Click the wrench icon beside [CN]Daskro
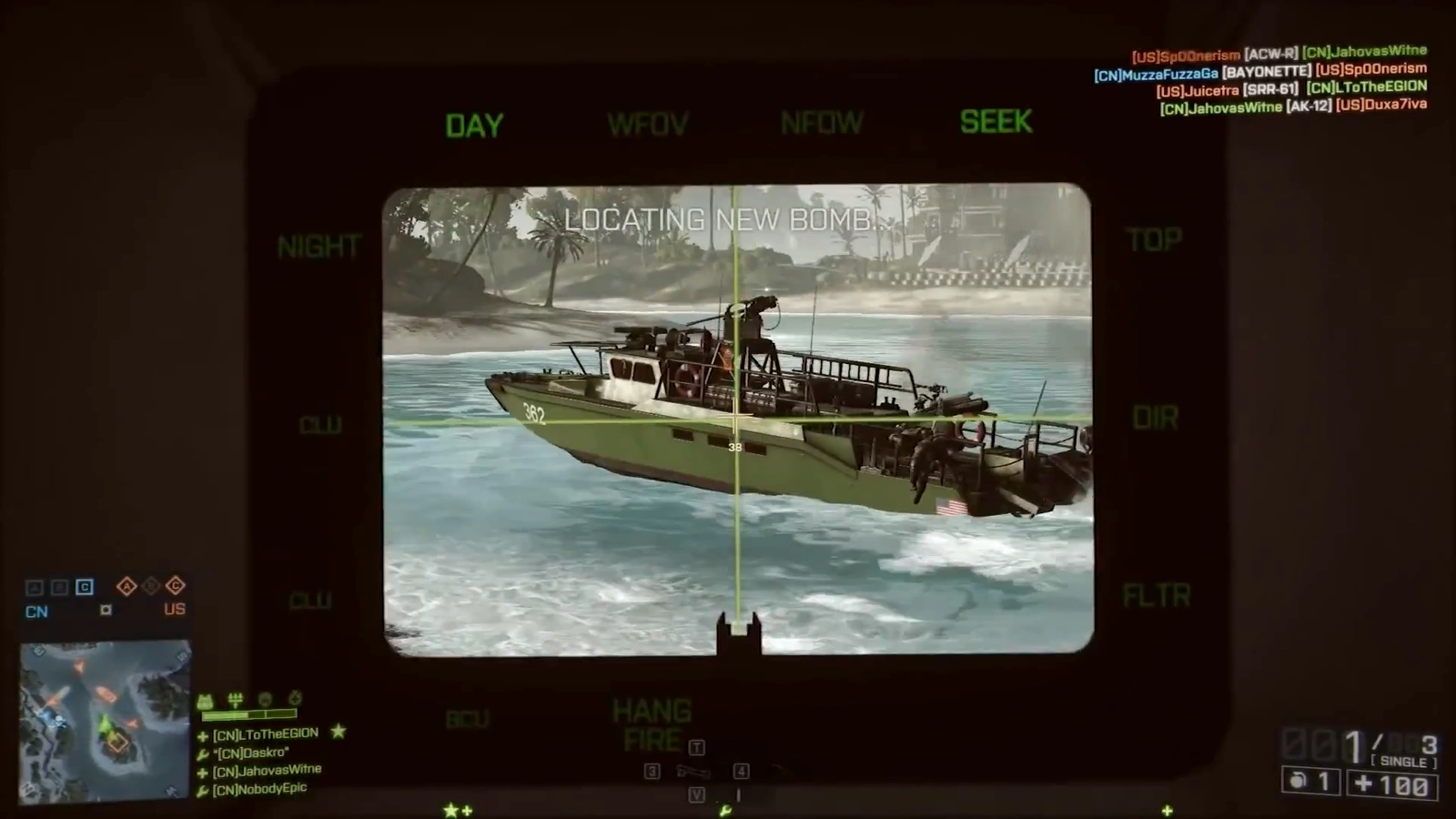The image size is (1456, 819). 202,754
